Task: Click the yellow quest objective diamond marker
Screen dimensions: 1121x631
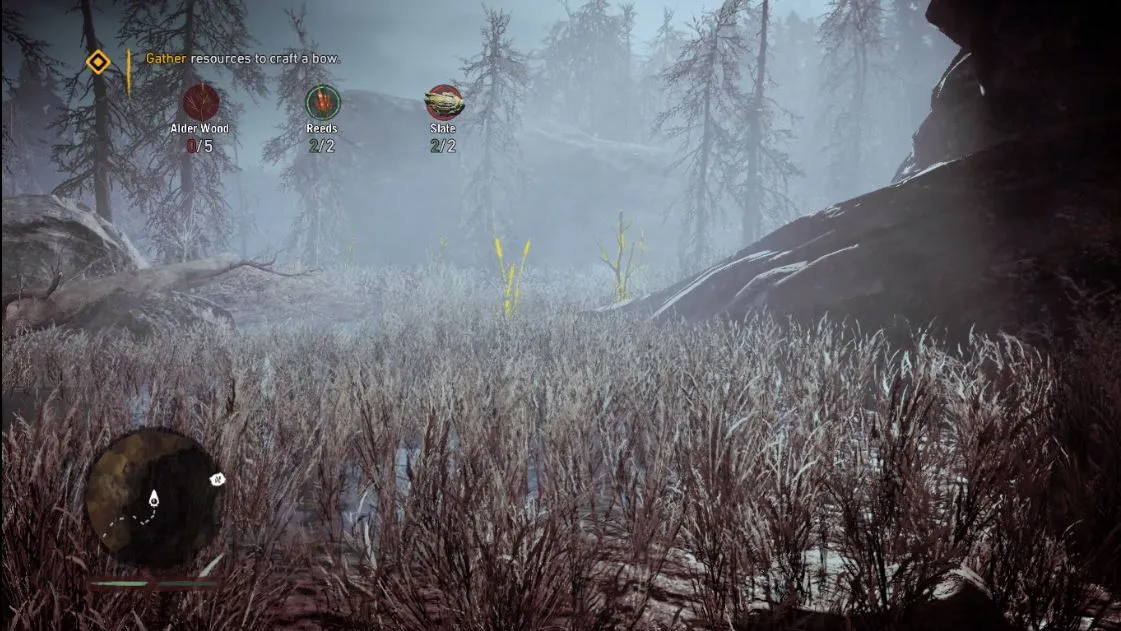Action: (x=97, y=62)
